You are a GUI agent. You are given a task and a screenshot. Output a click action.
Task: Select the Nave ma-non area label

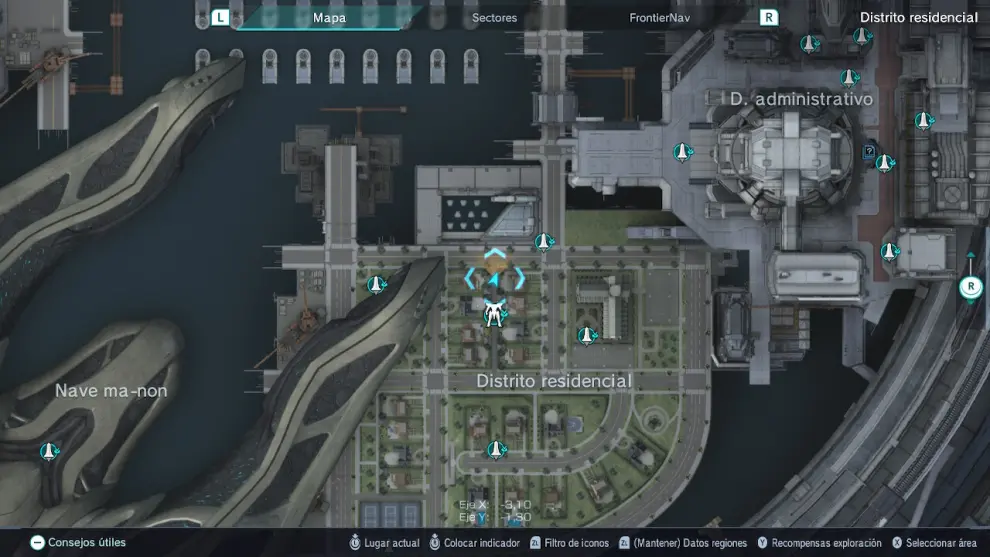click(111, 390)
